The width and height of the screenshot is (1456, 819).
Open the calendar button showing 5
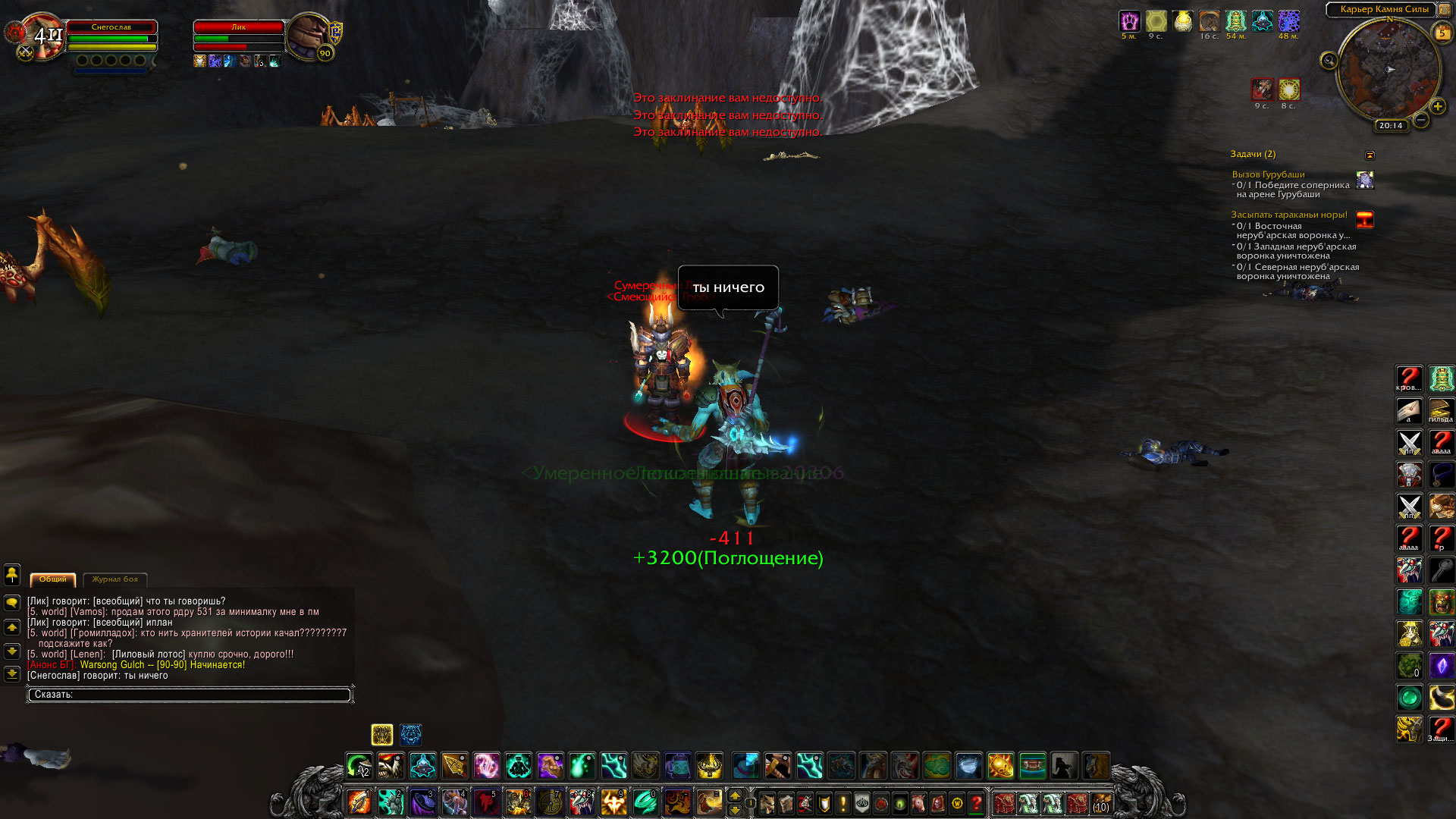pos(1442,33)
